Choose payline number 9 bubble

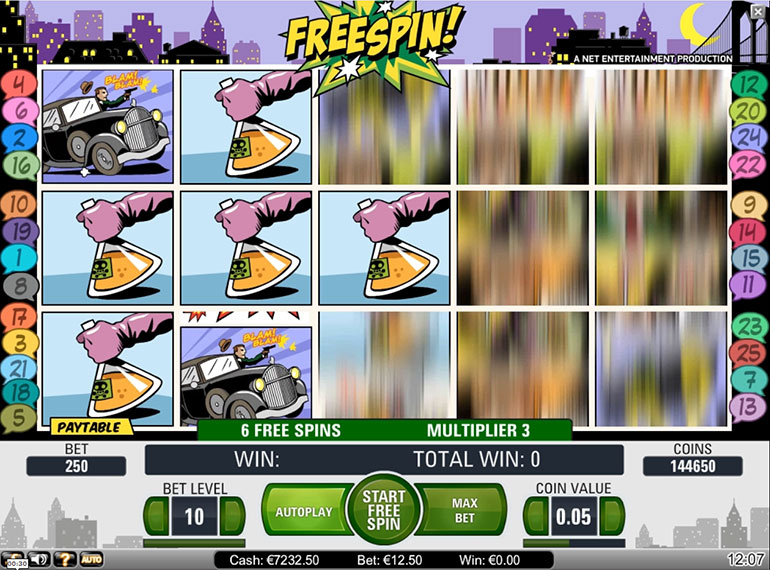click(749, 206)
